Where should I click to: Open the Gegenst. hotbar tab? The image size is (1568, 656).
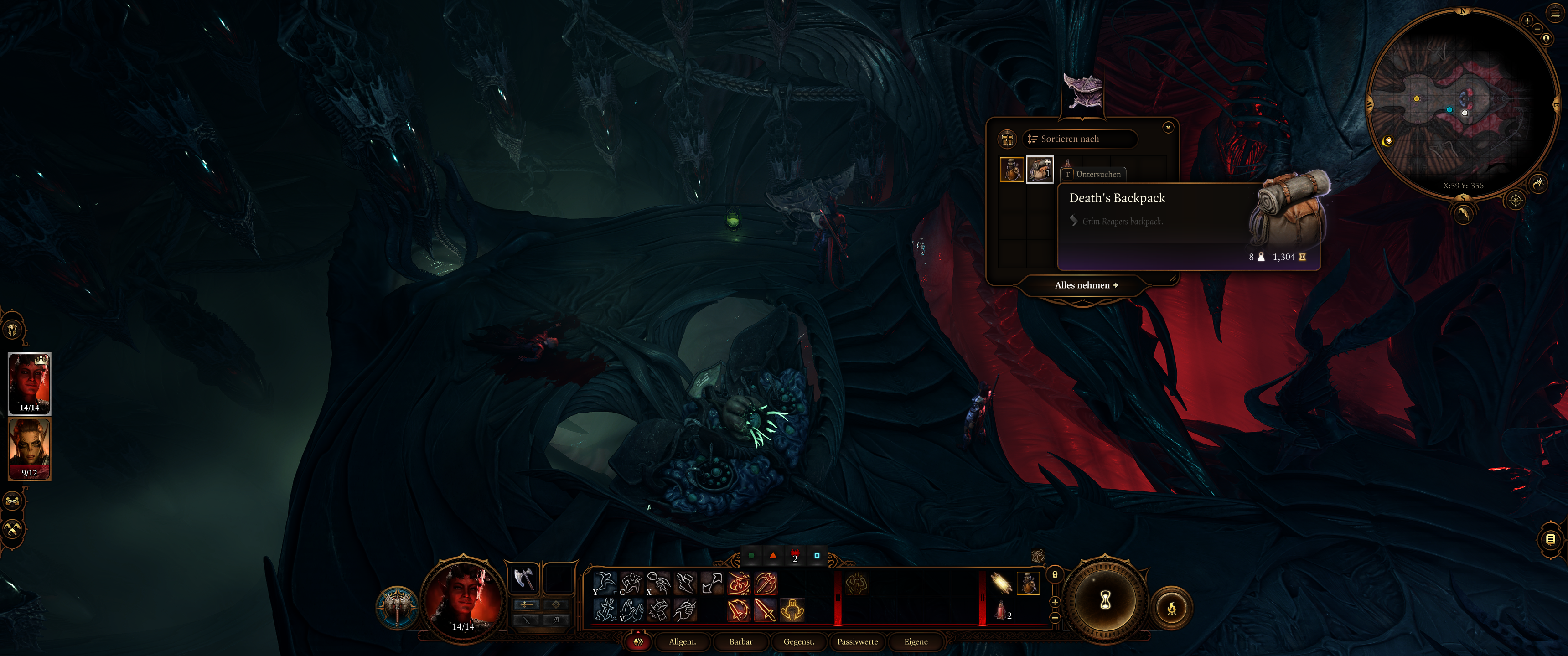(x=799, y=641)
